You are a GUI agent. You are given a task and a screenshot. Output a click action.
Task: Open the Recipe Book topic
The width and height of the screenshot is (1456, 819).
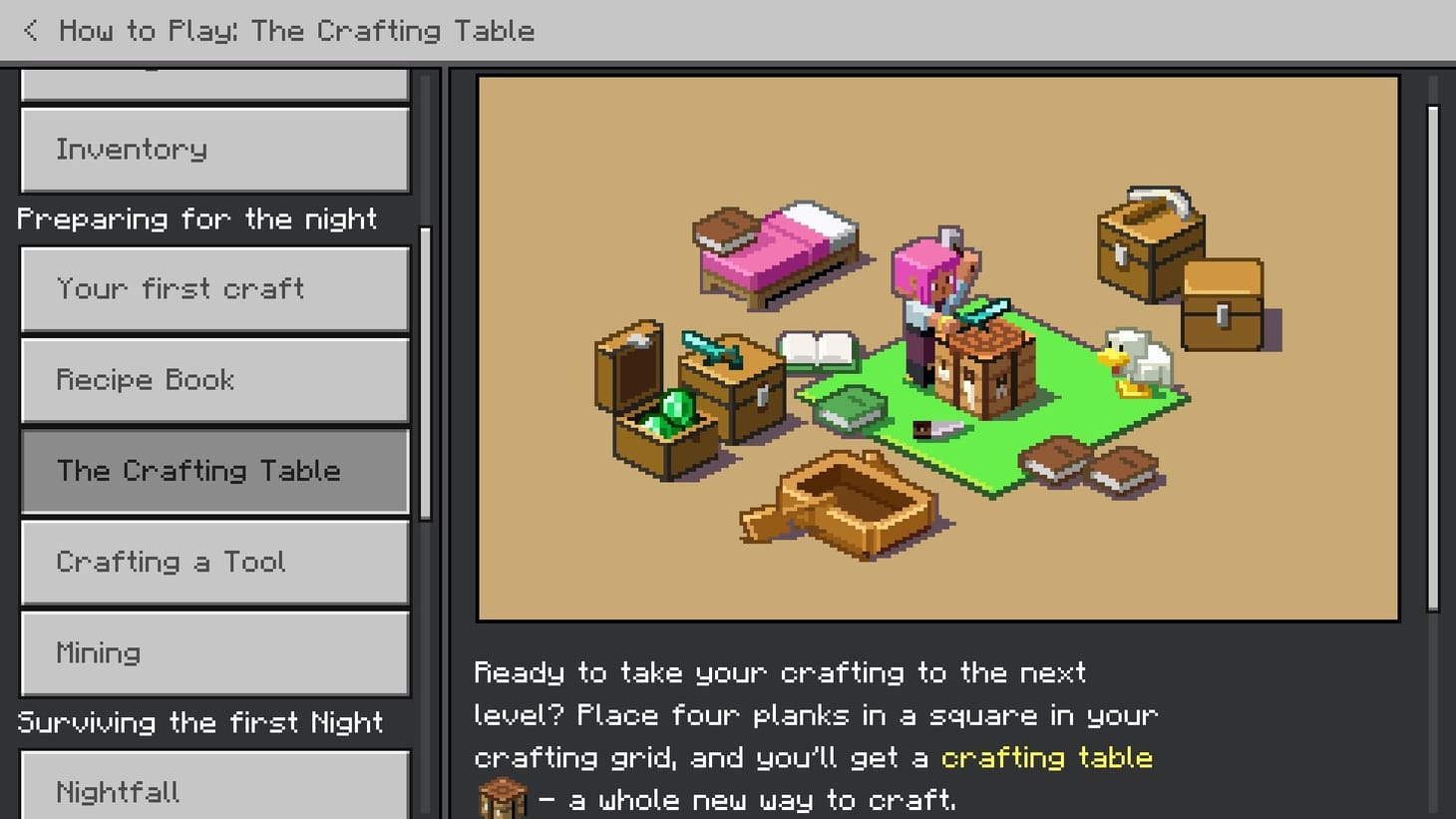(214, 380)
